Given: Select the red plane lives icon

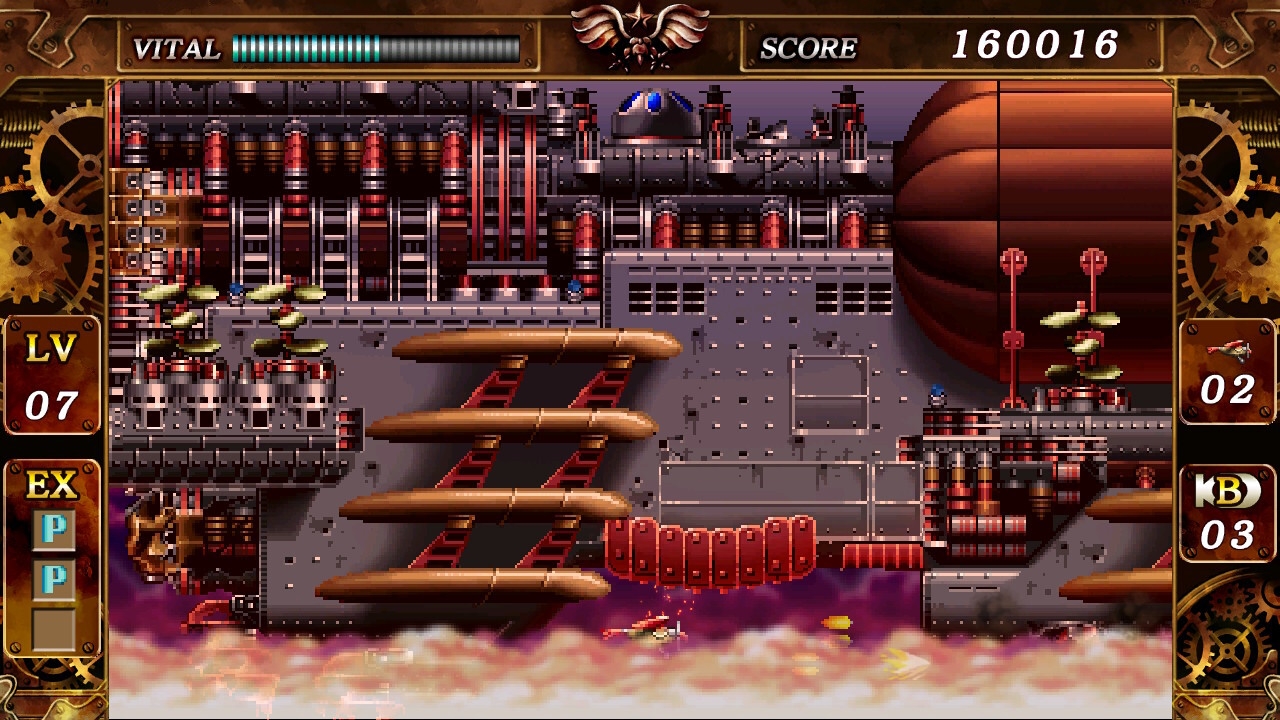Looking at the screenshot, I should tap(1228, 349).
